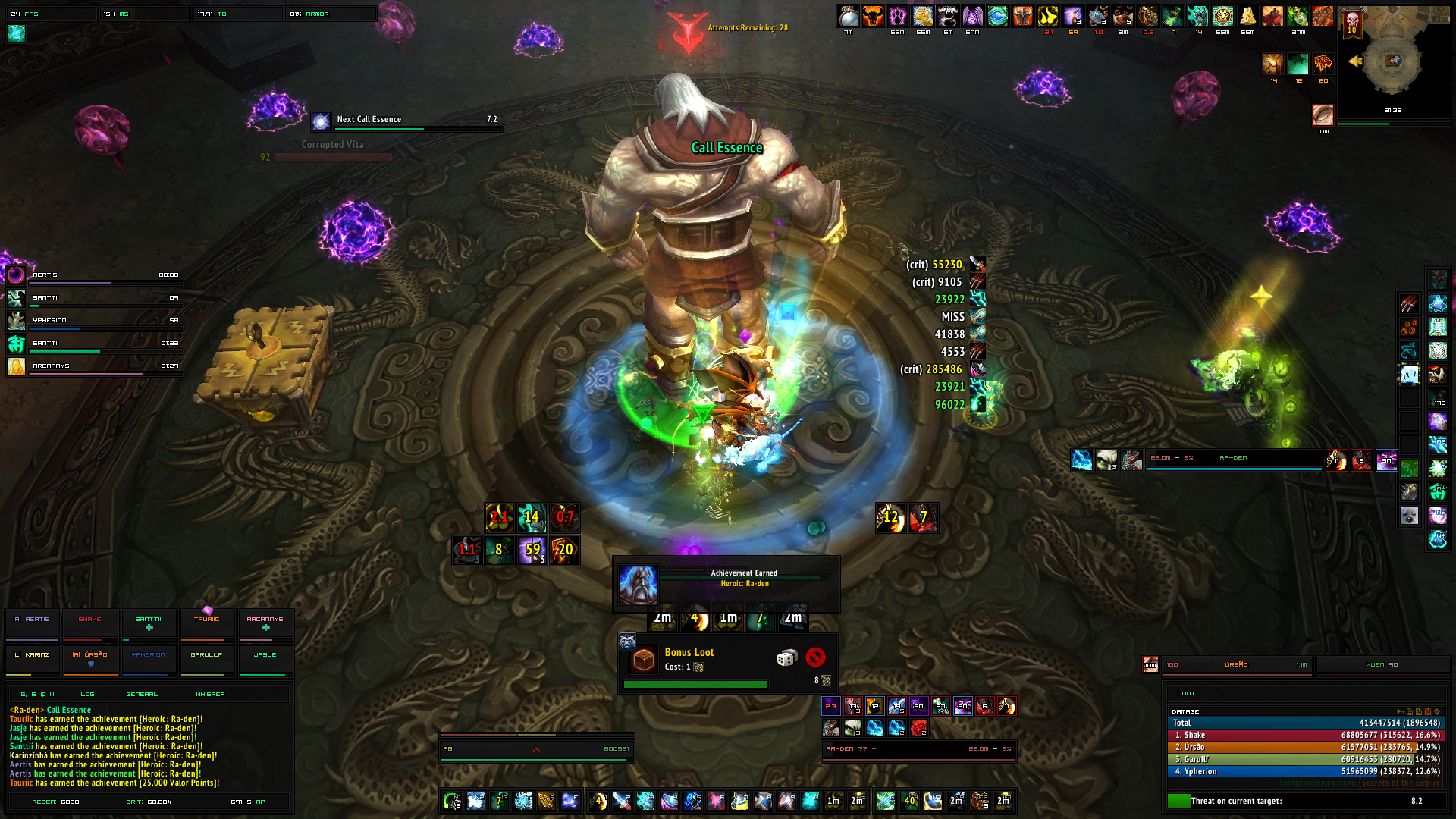This screenshot has height=819, width=1456.
Task: Select the Ra-den target frame
Action: pyautogui.click(x=919, y=749)
